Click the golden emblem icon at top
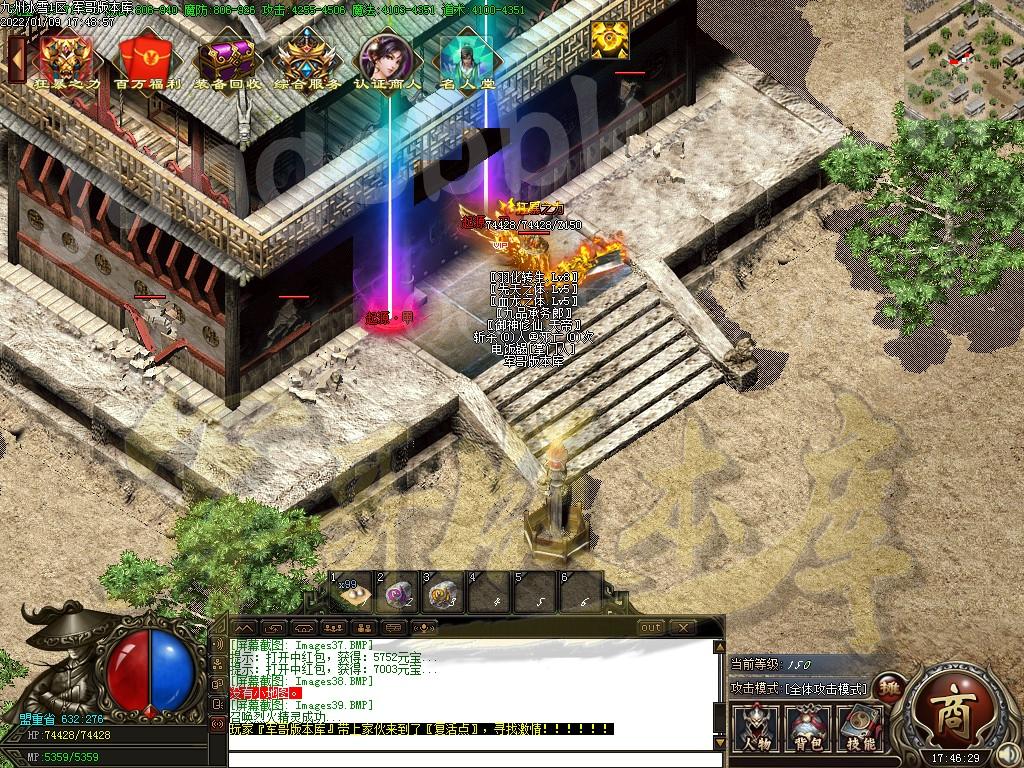The image size is (1024, 768). coord(609,40)
